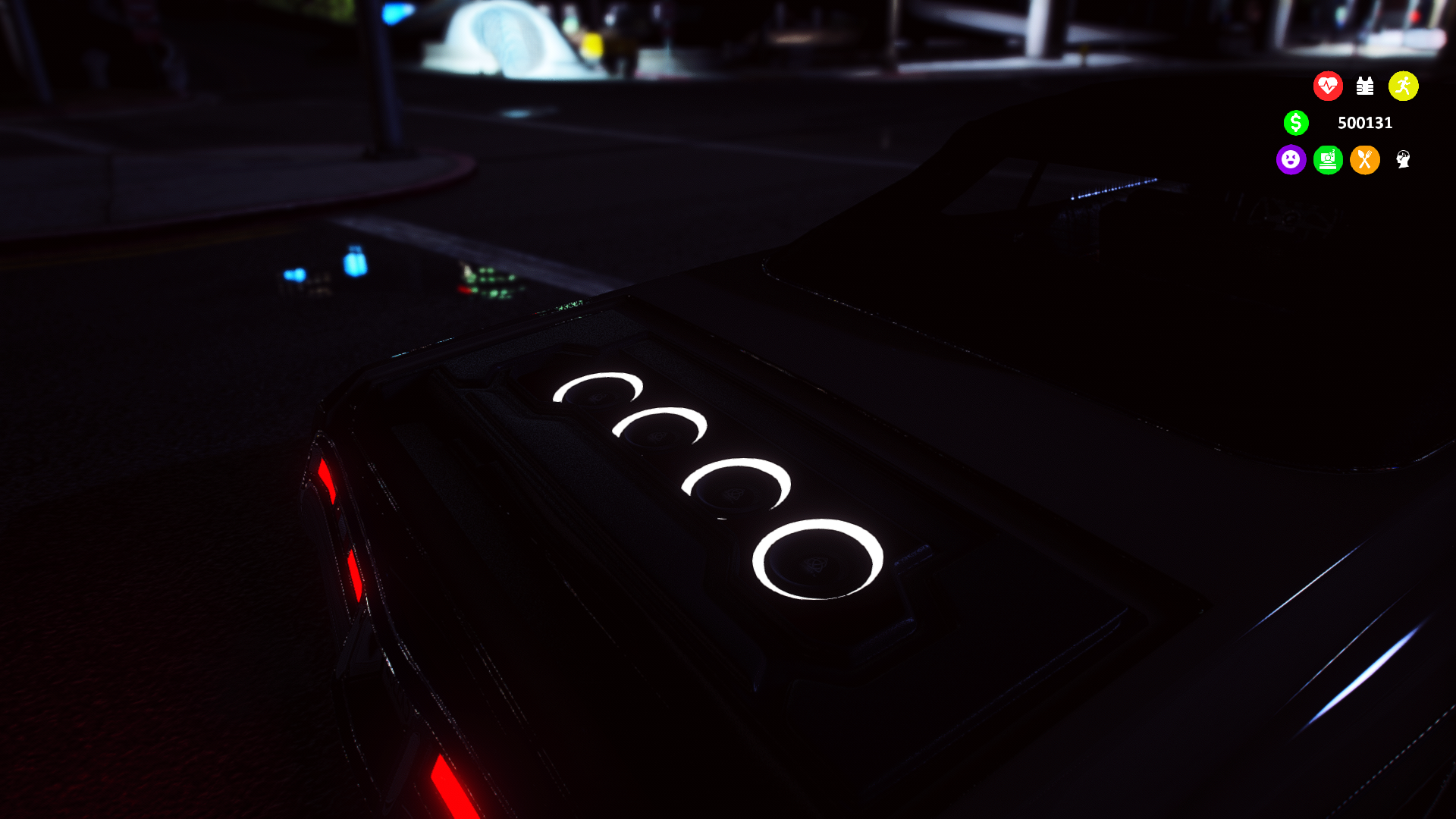Open the green dollar money icon
The height and width of the screenshot is (819, 1456).
click(1296, 123)
